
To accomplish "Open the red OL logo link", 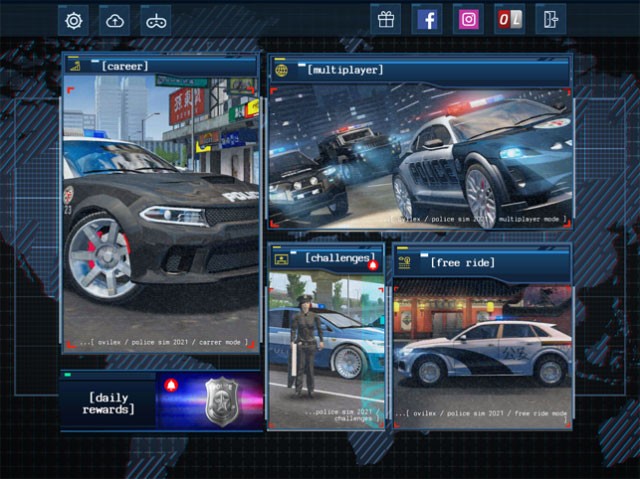I will coord(509,20).
